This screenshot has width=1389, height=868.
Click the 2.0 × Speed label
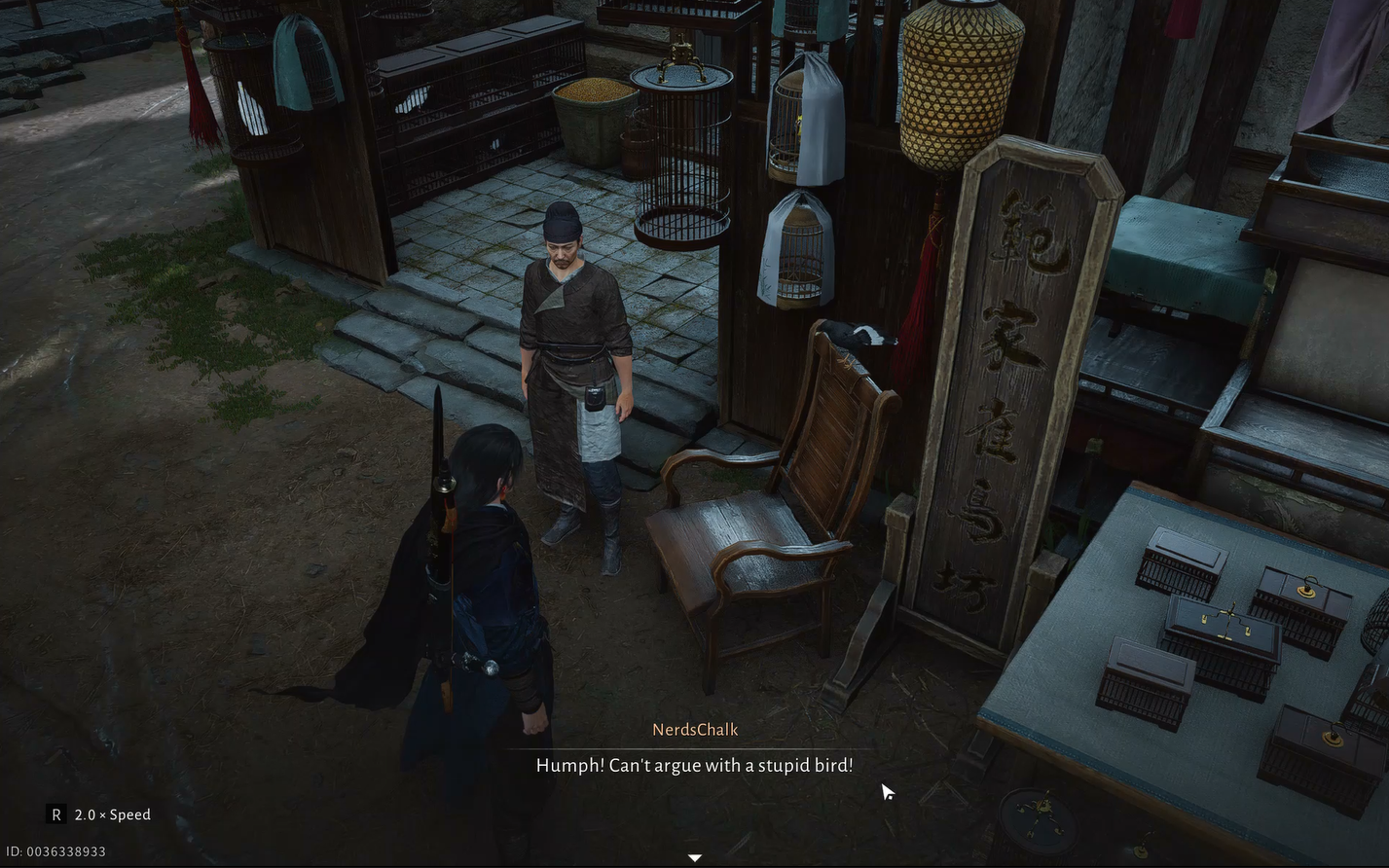[112, 814]
